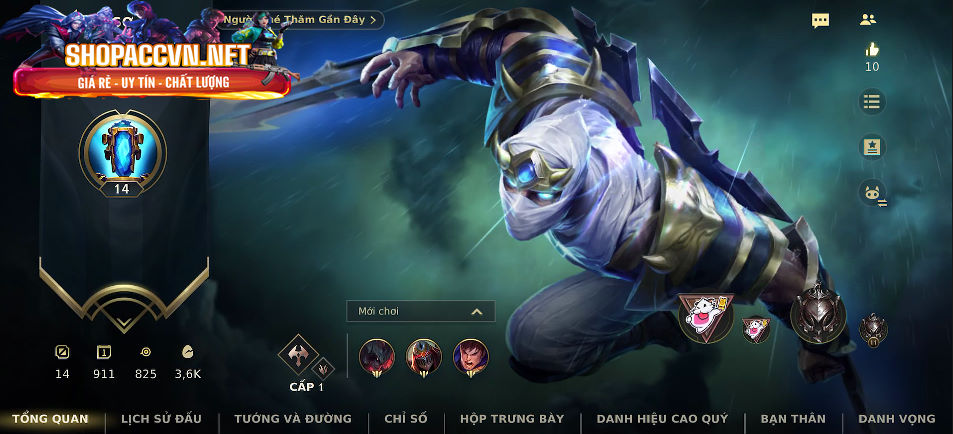Switch to the Tổng Quan tab

click(50, 419)
